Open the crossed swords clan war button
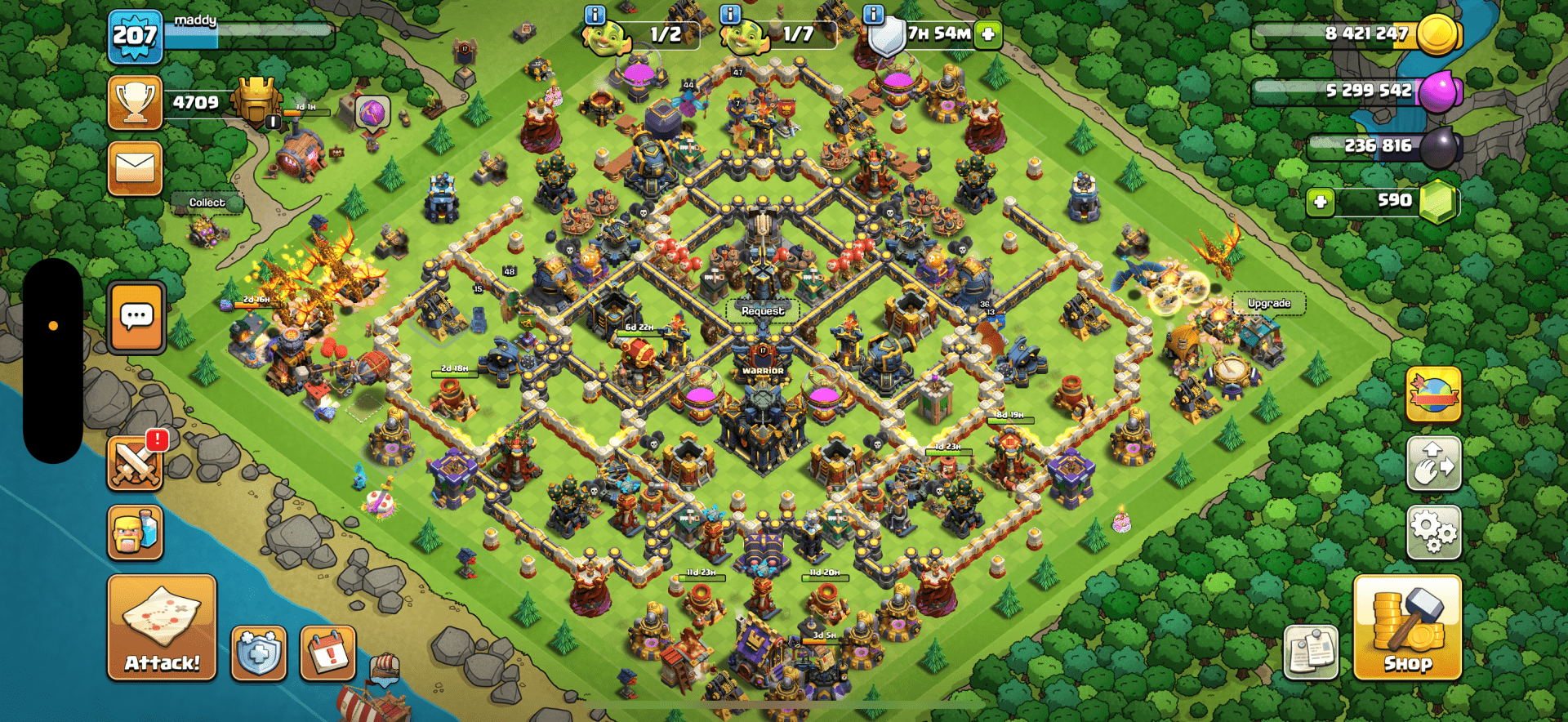This screenshot has height=722, width=1568. [x=135, y=463]
